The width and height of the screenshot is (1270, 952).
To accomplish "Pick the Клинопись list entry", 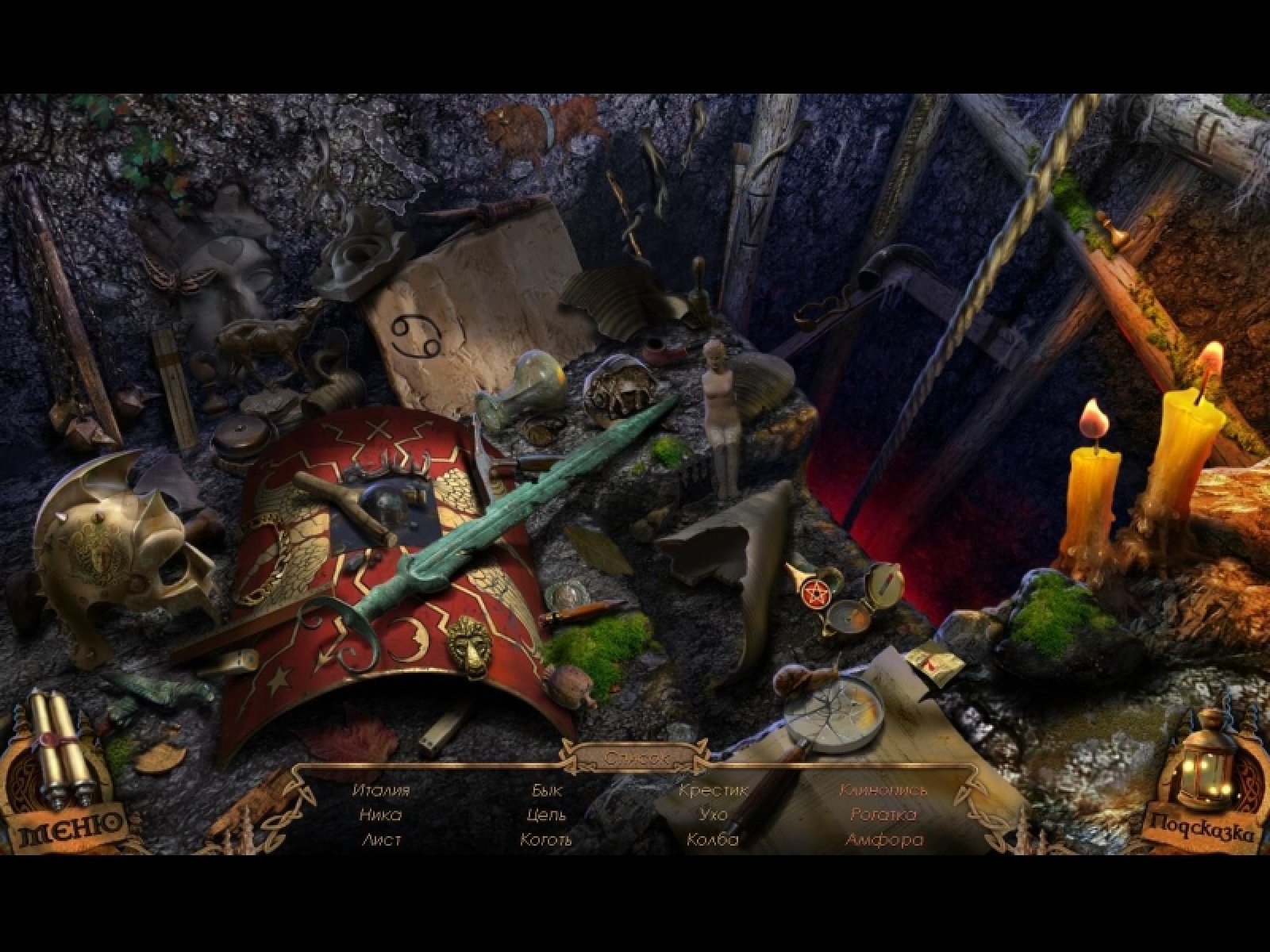I will point(884,790).
